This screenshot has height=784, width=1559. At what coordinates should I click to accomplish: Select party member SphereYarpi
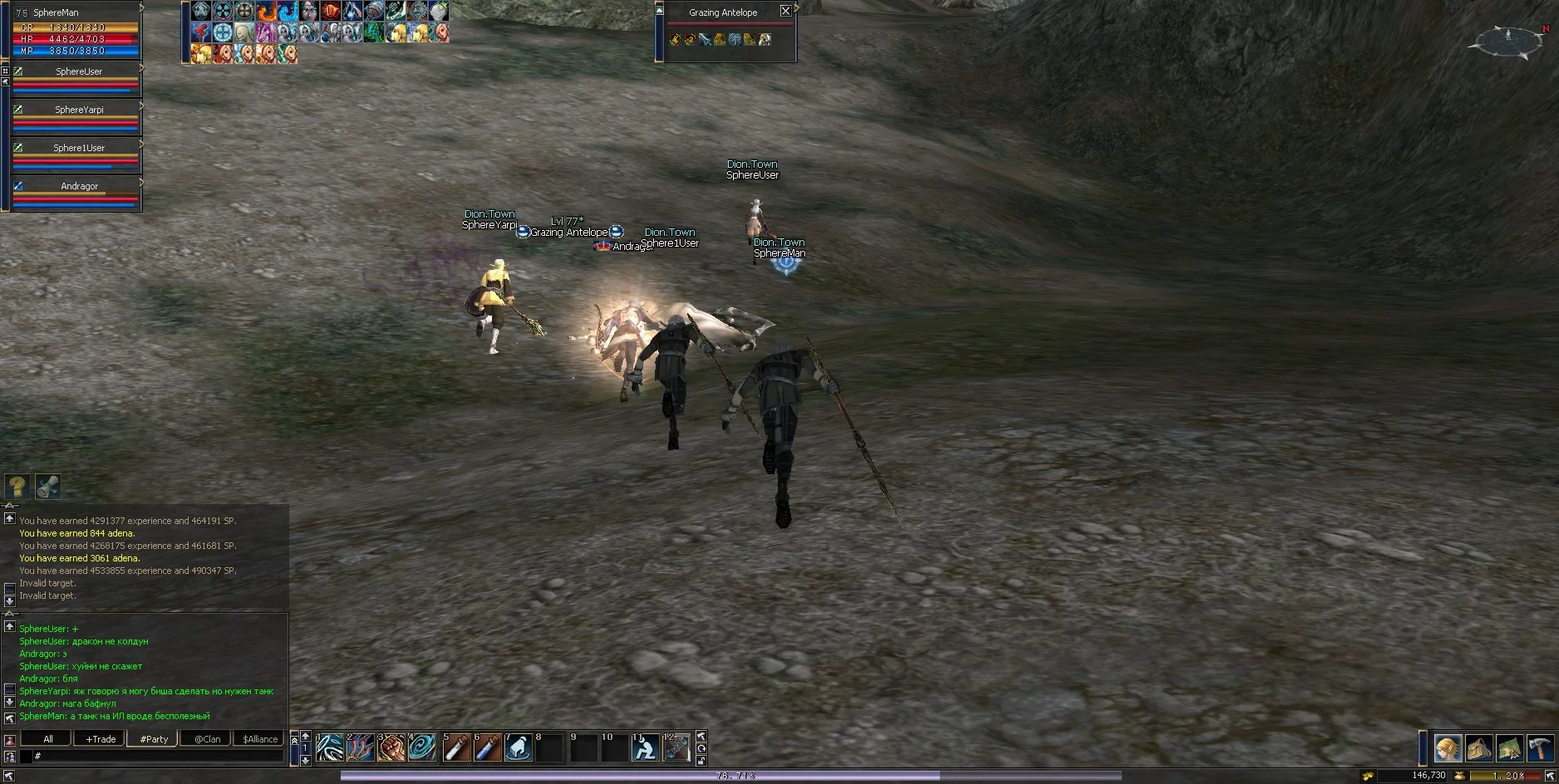coord(78,110)
